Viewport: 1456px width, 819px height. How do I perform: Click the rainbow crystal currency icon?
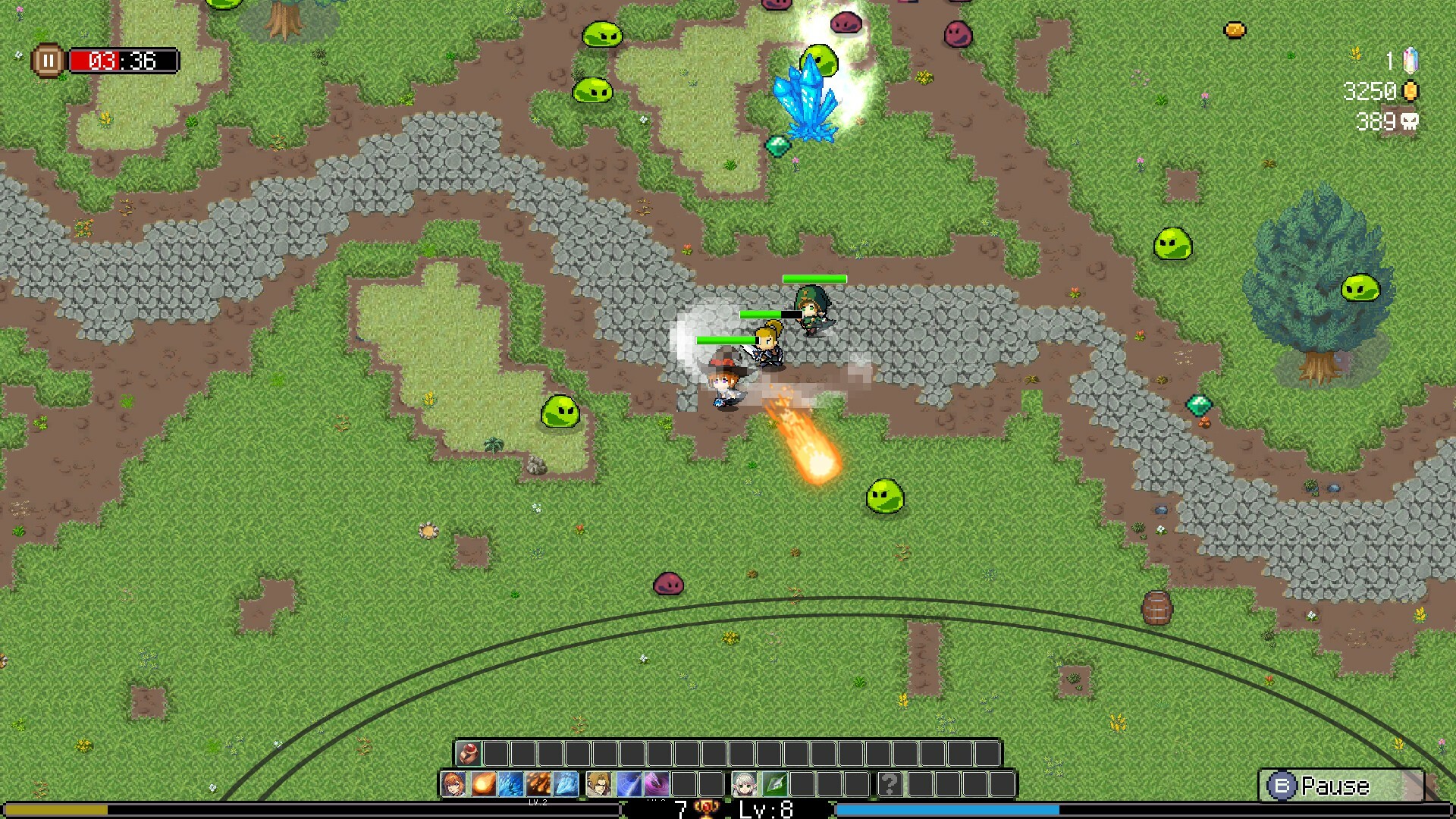[x=1410, y=60]
